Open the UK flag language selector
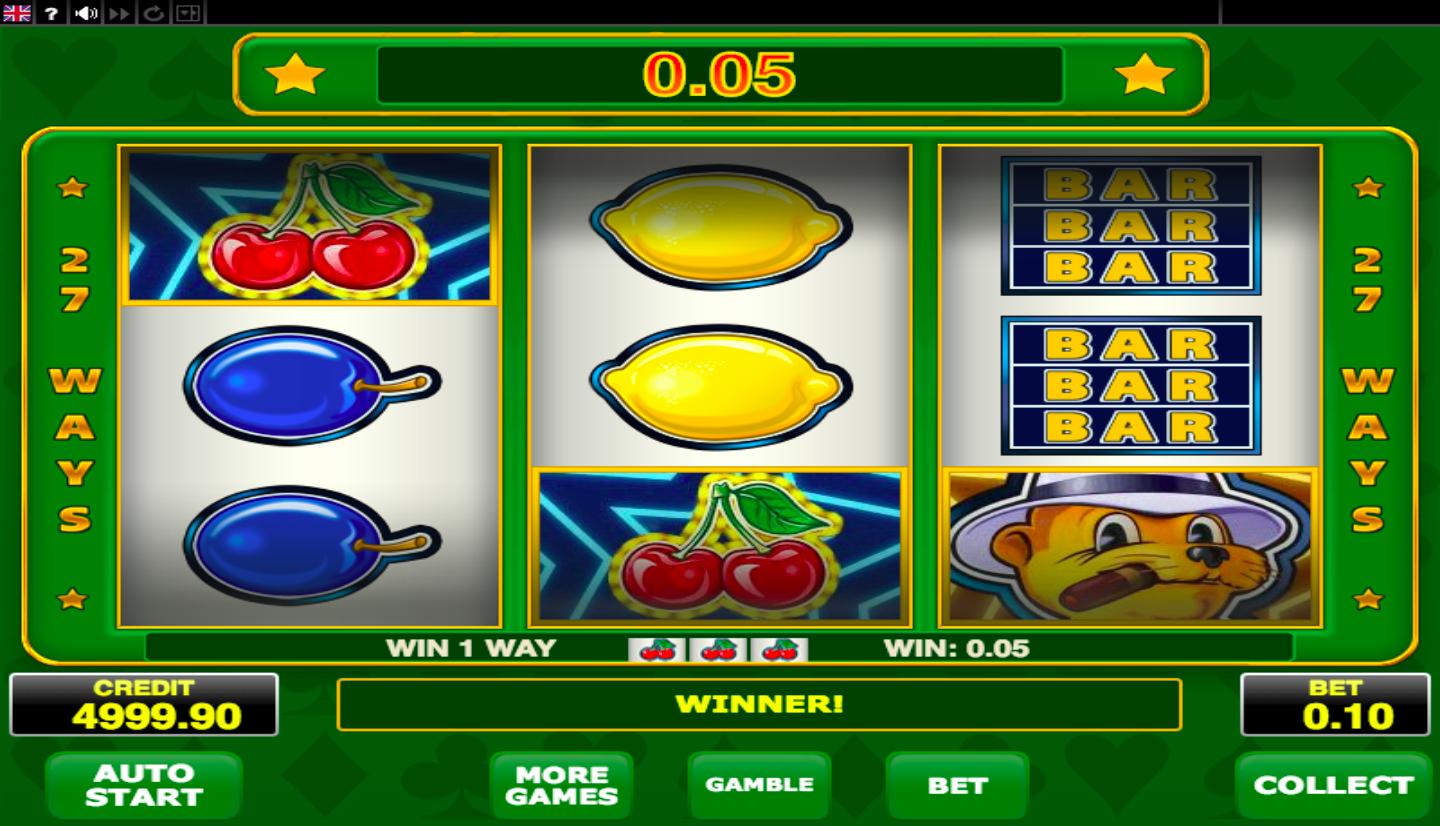Image resolution: width=1440 pixels, height=826 pixels. [x=17, y=13]
